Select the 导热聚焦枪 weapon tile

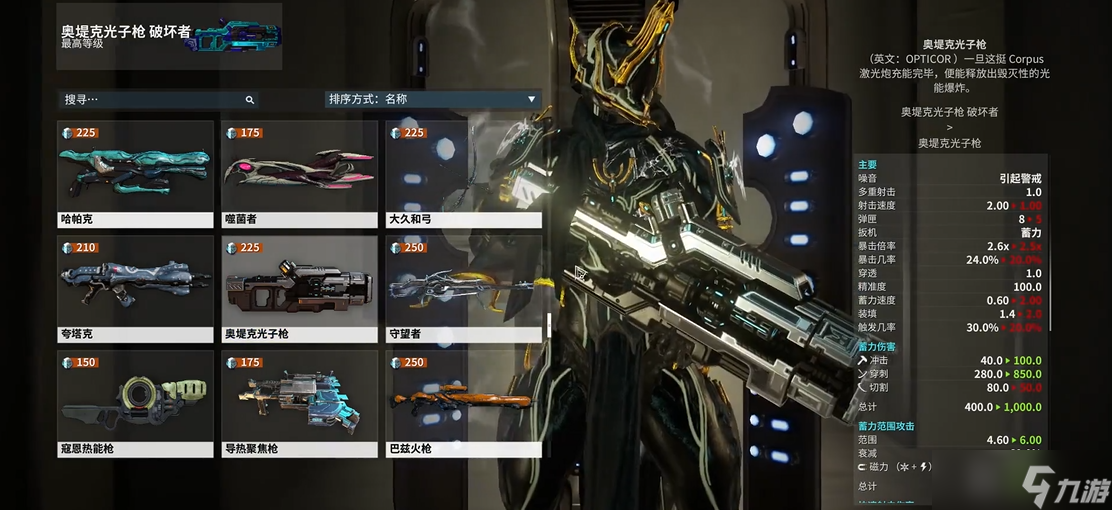tap(299, 404)
